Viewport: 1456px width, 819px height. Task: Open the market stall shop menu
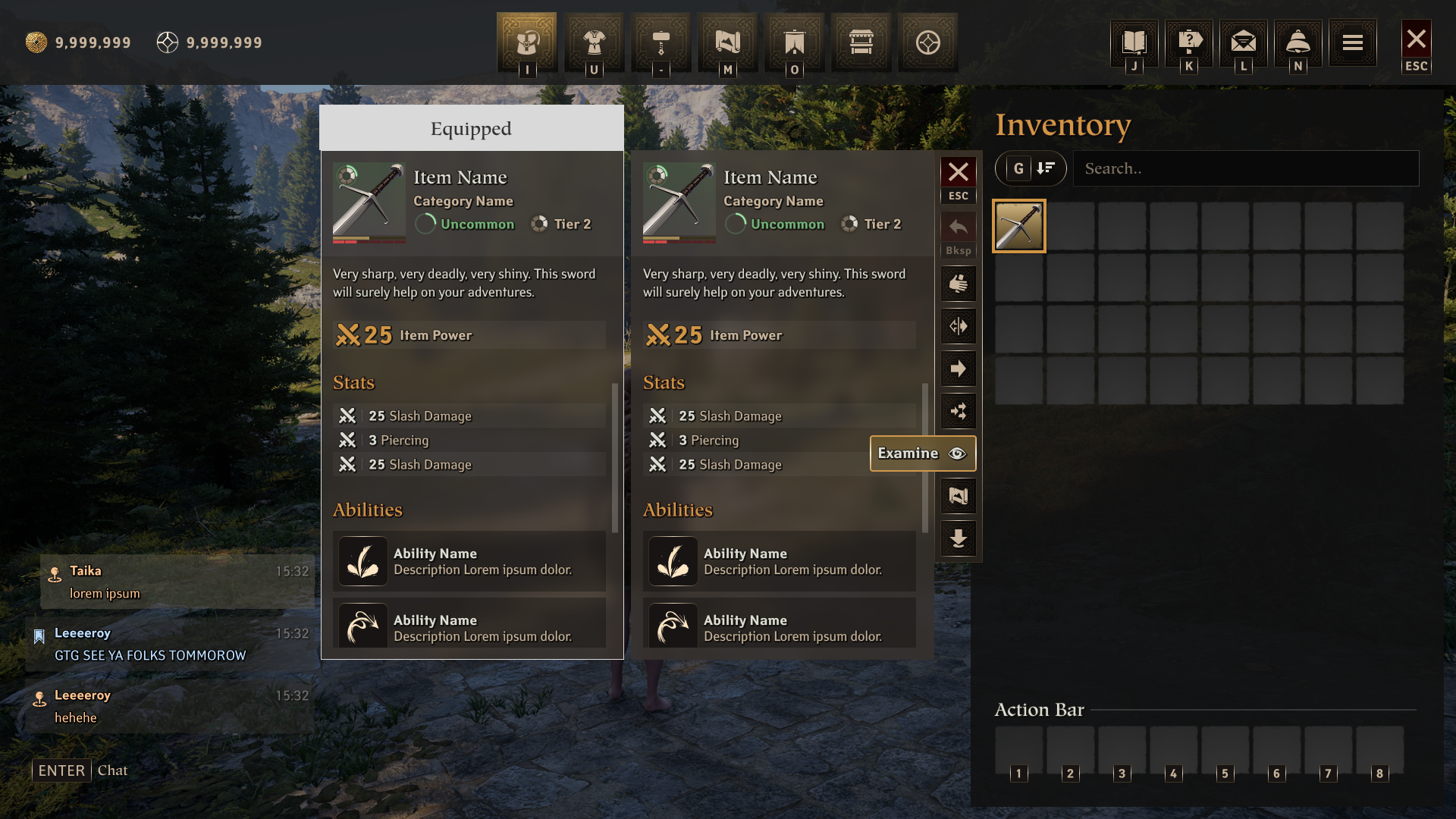[x=861, y=42]
